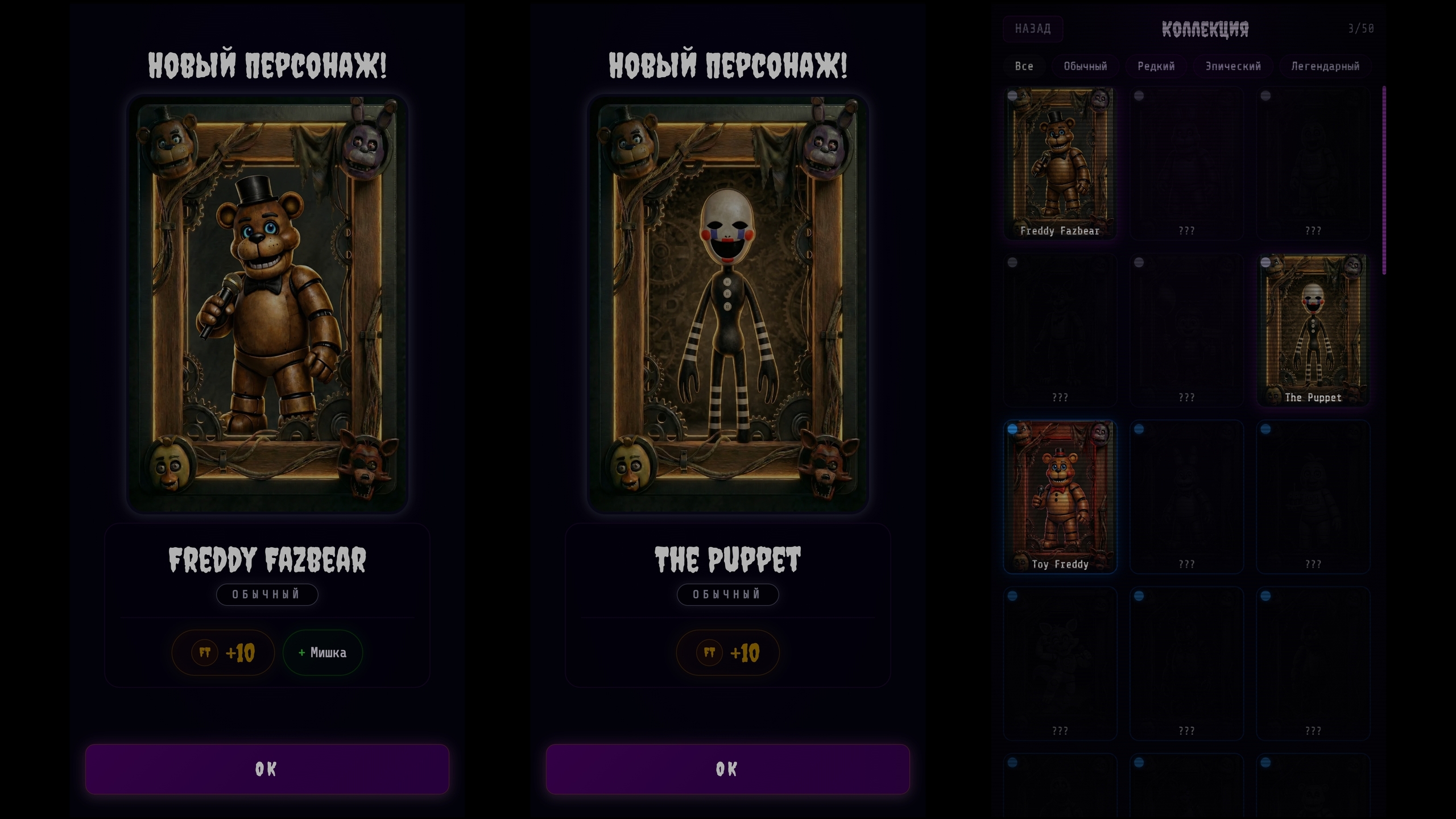The width and height of the screenshot is (1456, 819).
Task: Click the + Мишка achievement badge
Action: 322,652
